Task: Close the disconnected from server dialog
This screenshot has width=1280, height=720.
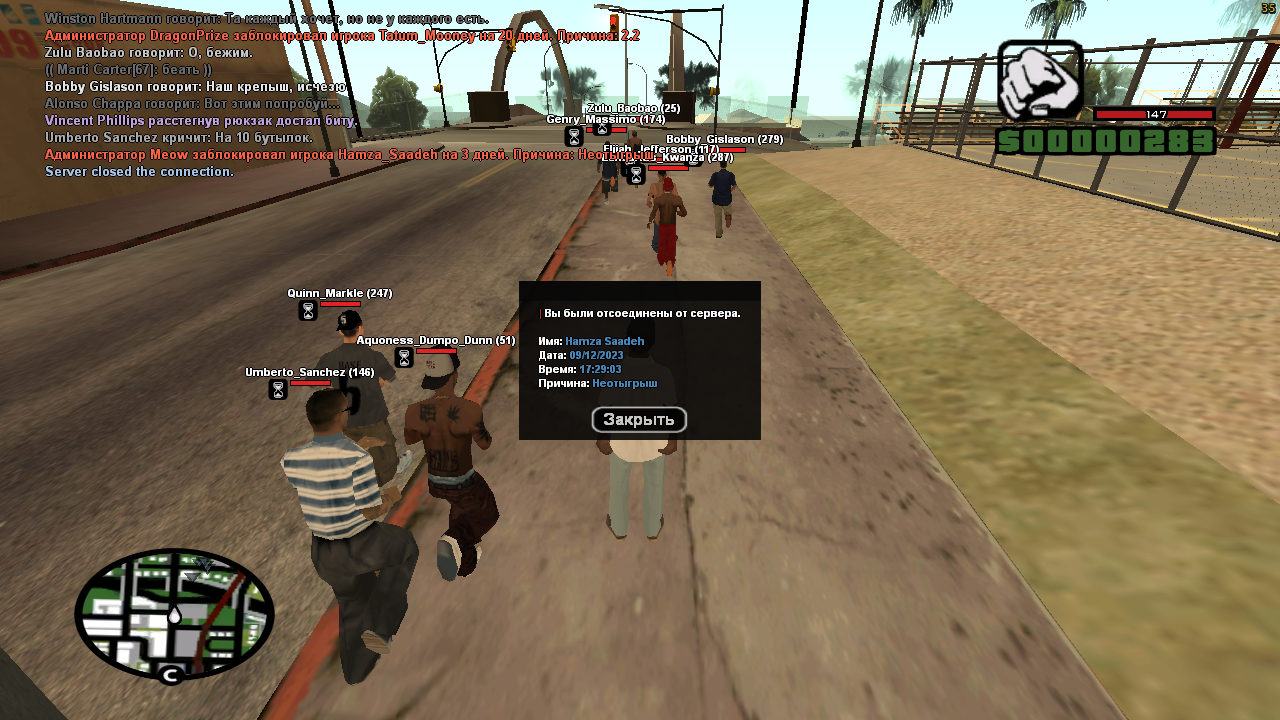Action: pos(639,420)
